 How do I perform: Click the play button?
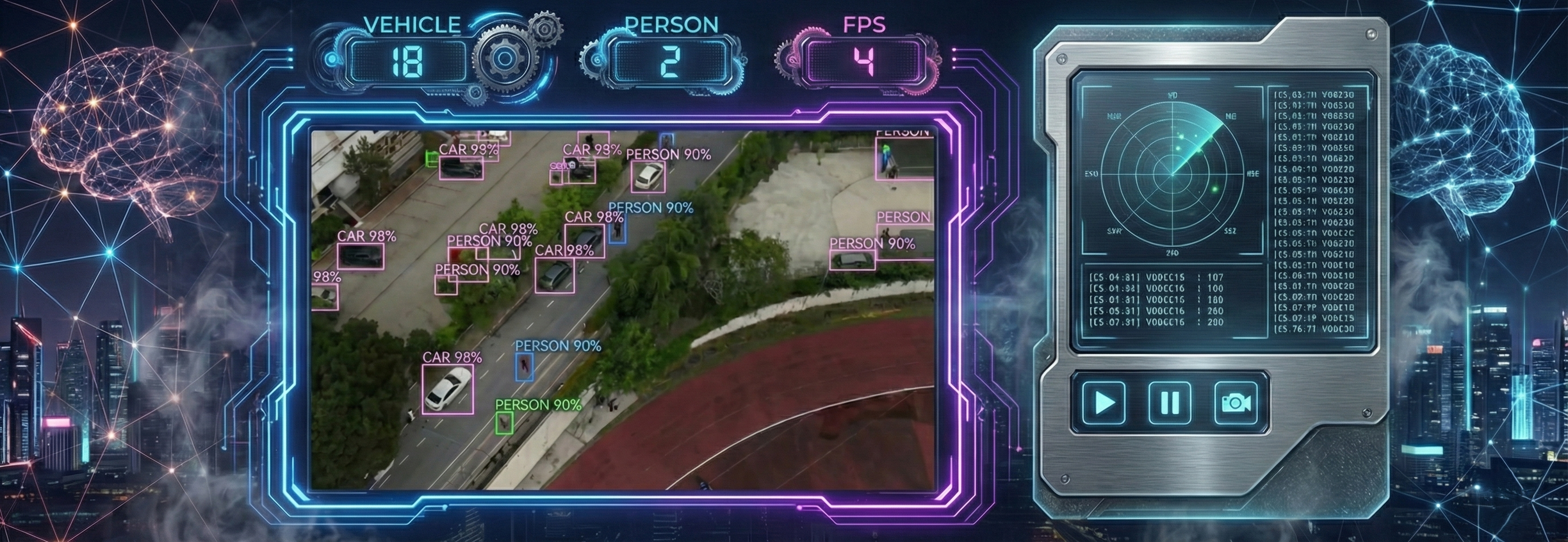(x=1104, y=402)
